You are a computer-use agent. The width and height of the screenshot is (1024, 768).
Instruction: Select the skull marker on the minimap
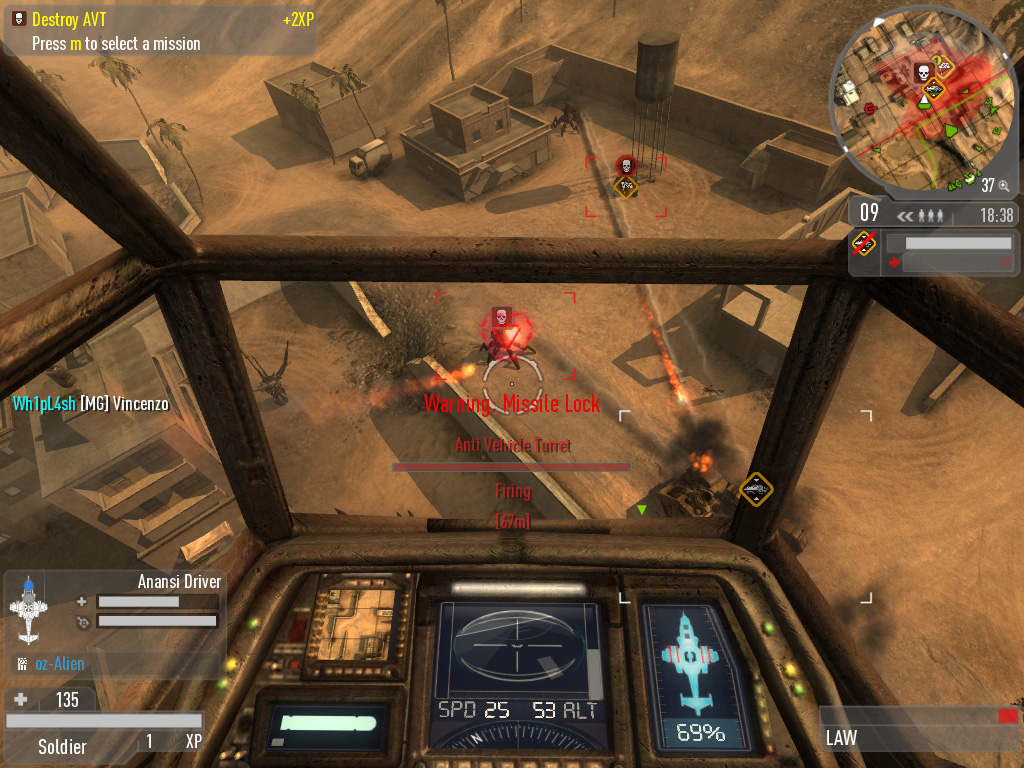pos(921,72)
